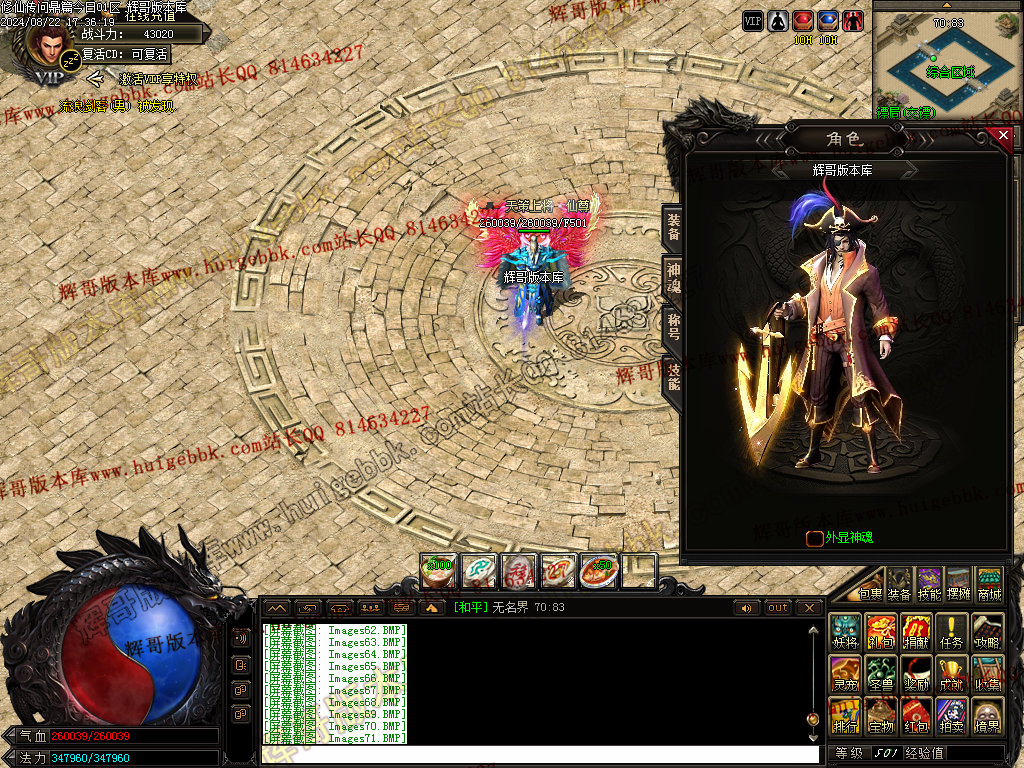Open the 神魂 side tab
The height and width of the screenshot is (768, 1024).
674,277
